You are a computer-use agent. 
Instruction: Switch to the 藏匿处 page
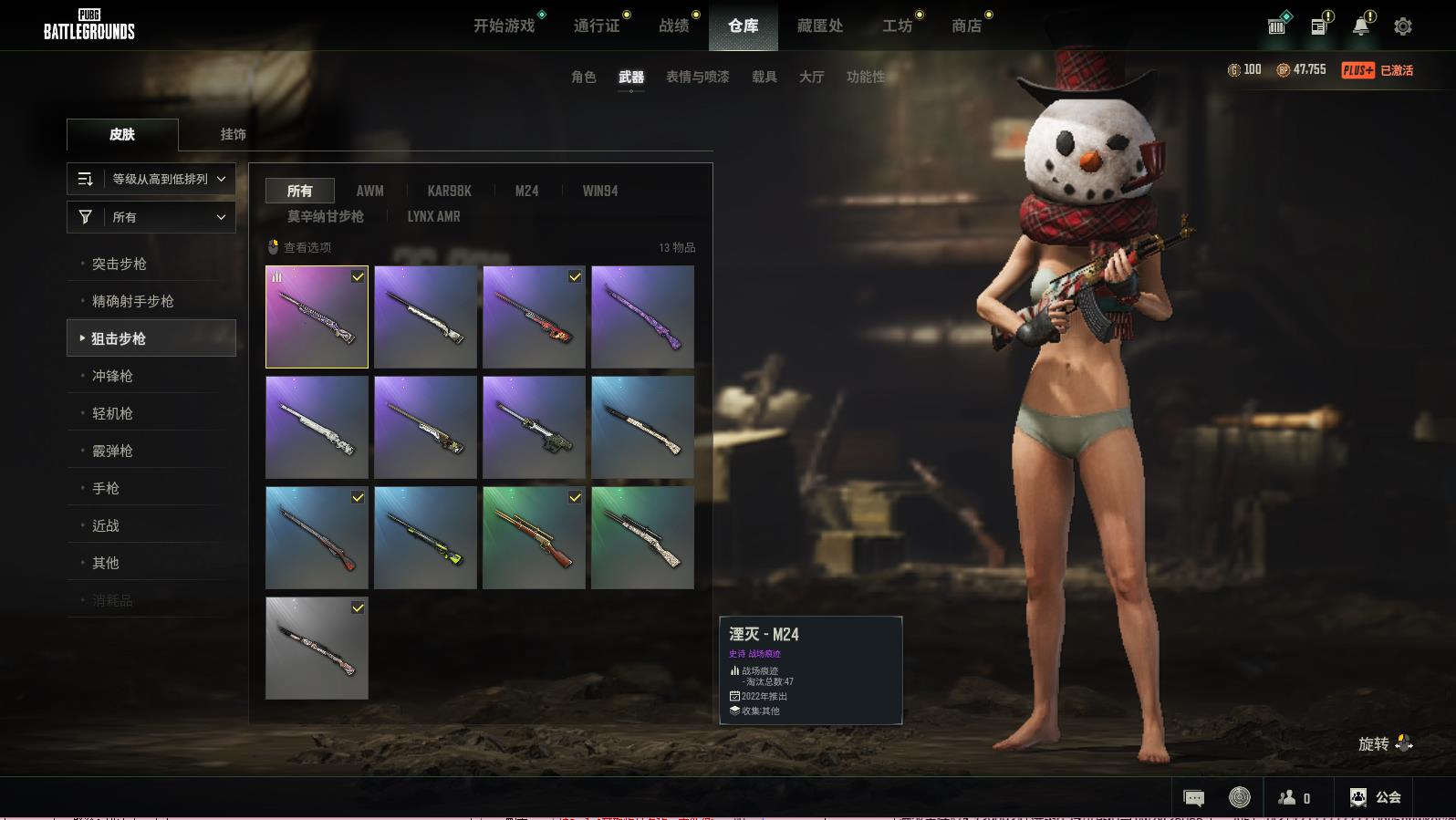click(820, 26)
